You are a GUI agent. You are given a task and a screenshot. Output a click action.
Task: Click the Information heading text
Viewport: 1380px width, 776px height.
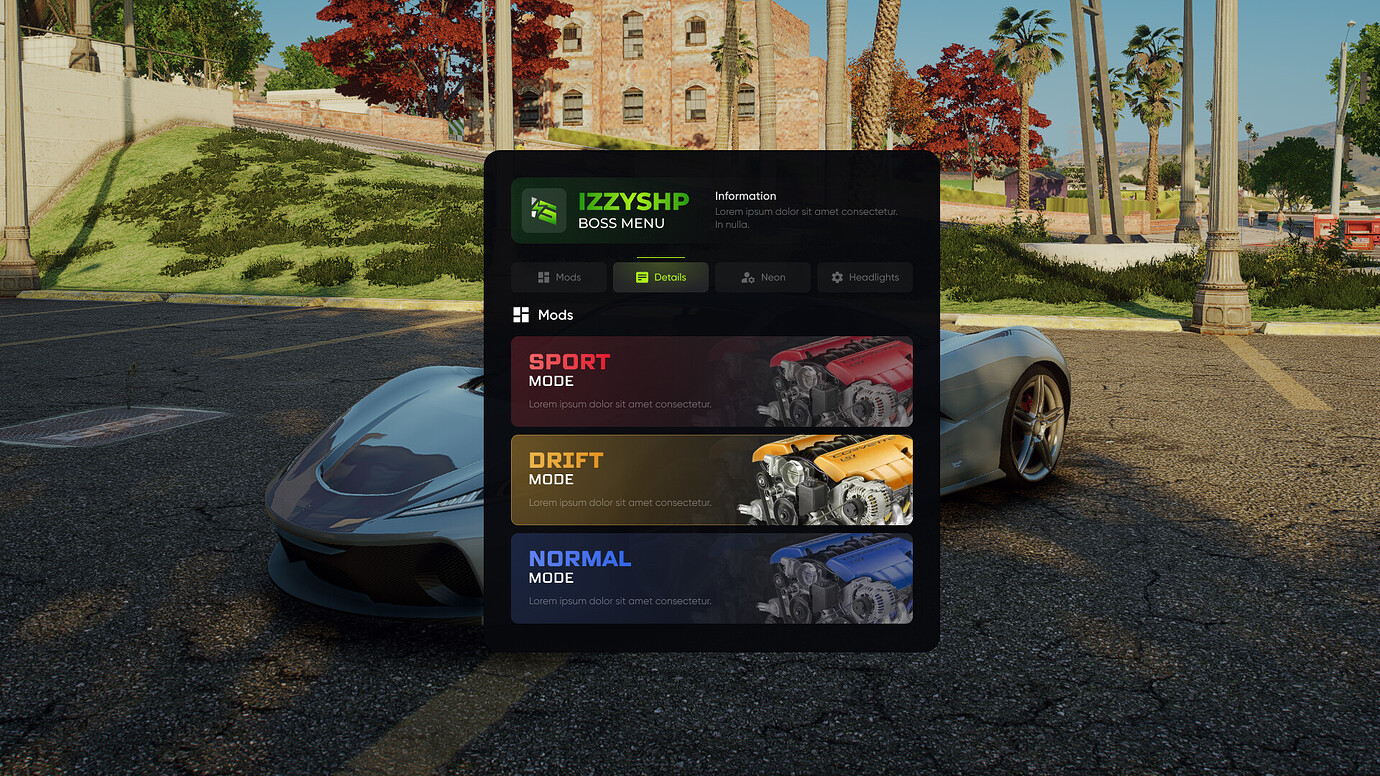click(x=745, y=196)
